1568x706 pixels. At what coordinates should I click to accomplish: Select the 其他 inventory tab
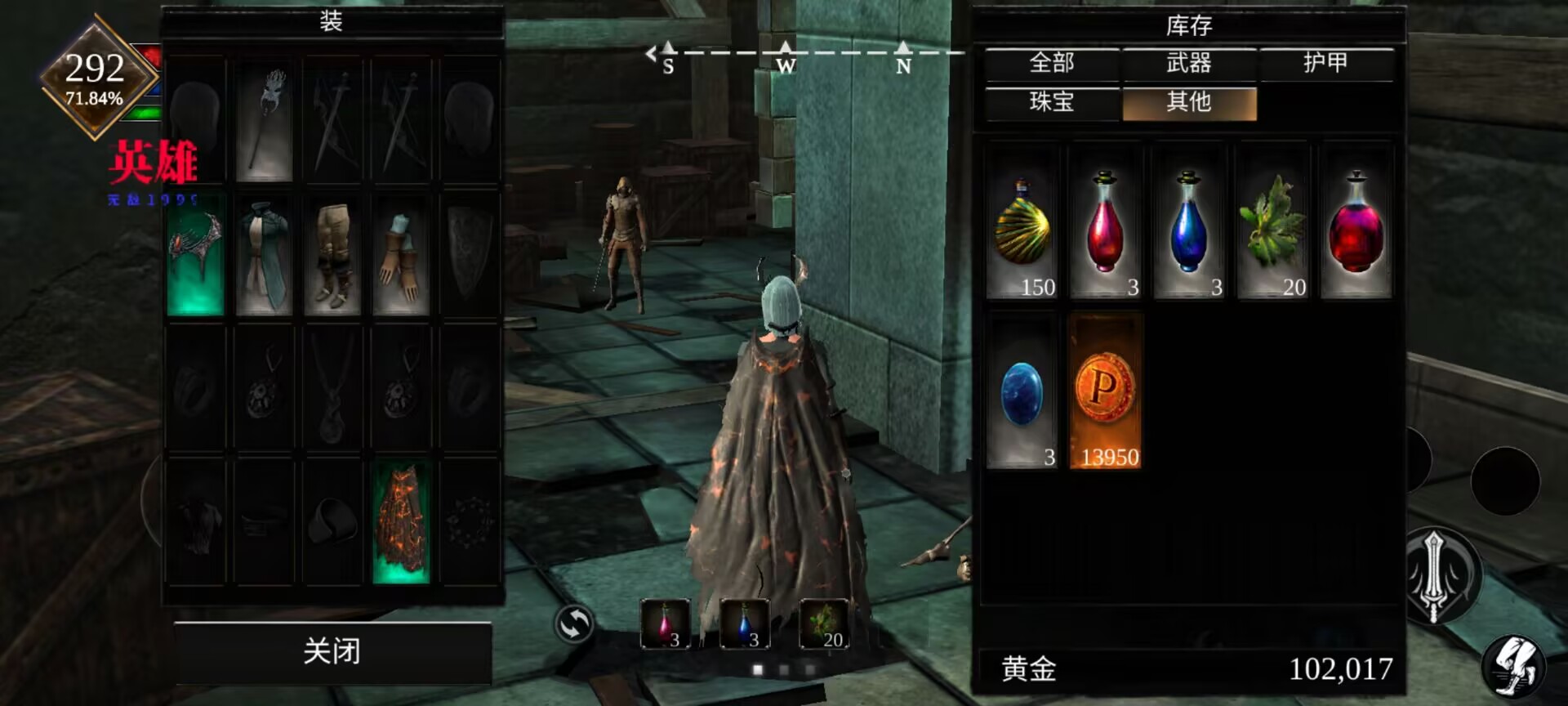pos(1189,103)
